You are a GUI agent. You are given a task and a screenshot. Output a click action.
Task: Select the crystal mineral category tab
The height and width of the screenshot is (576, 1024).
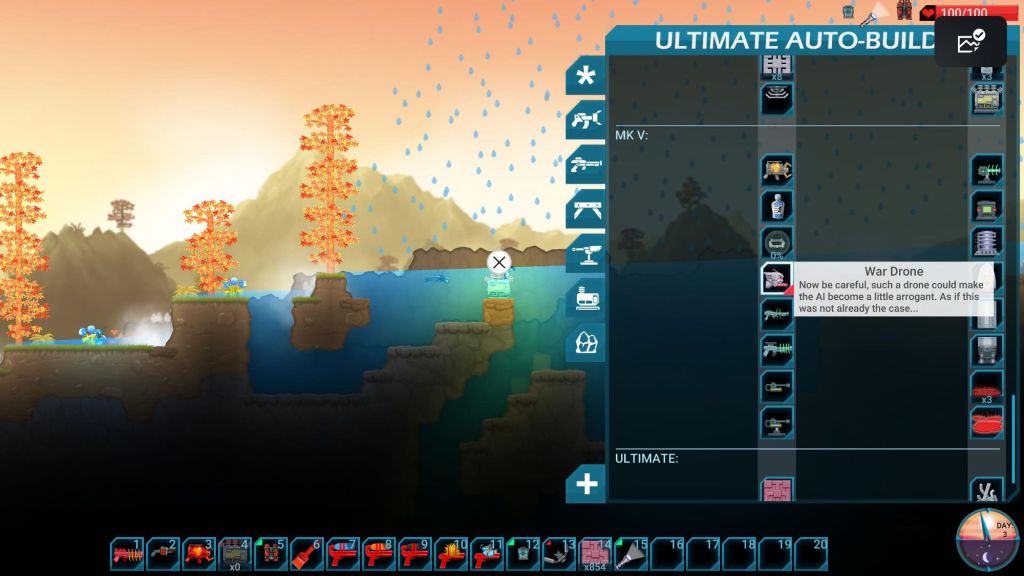(x=586, y=342)
